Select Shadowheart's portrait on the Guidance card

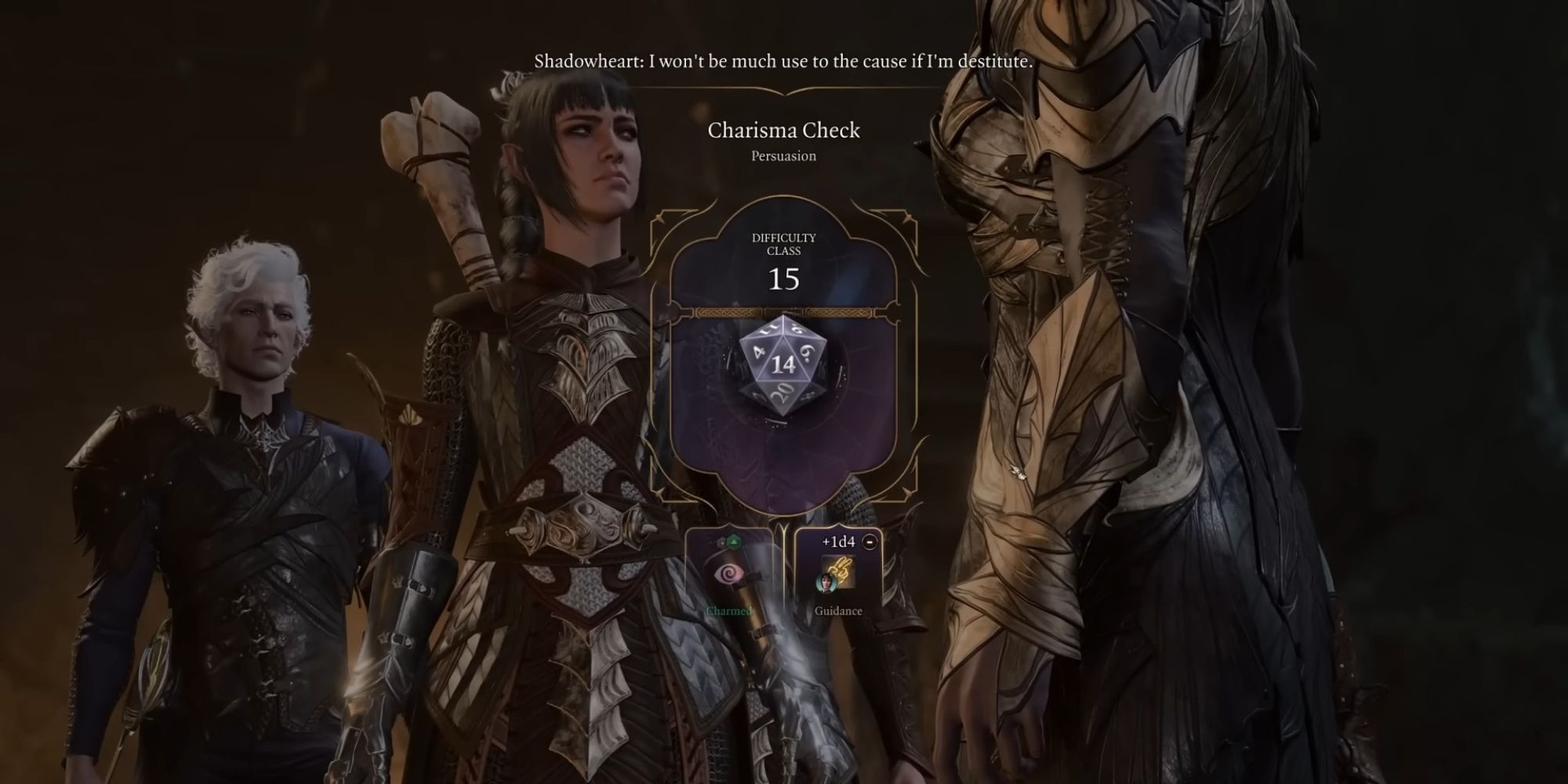[826, 584]
